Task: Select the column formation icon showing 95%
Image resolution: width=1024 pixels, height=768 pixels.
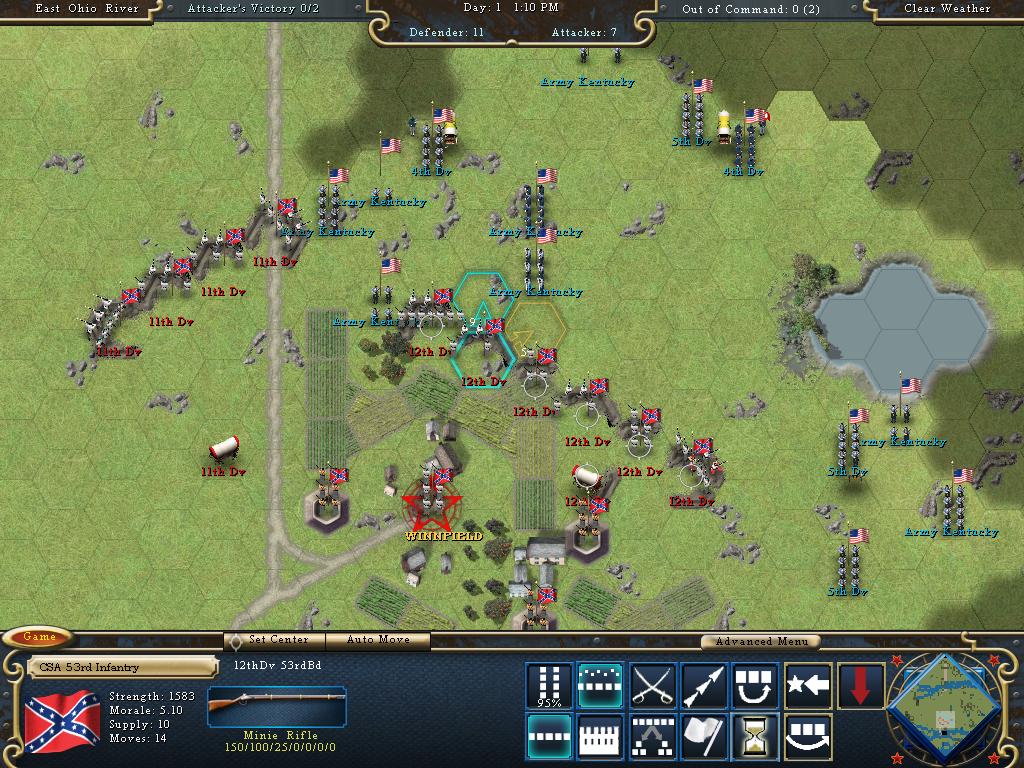Action: point(549,686)
